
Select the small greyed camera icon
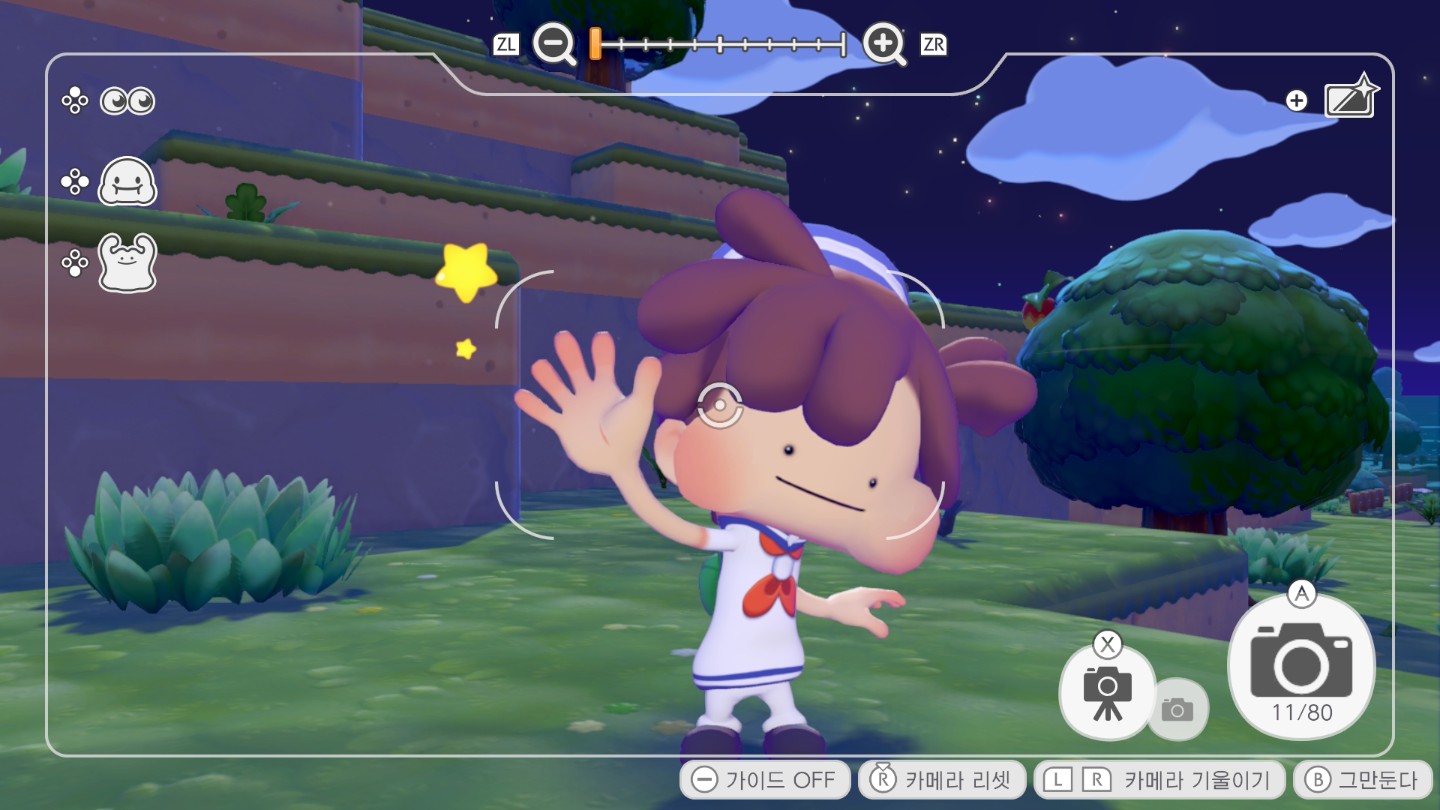pyautogui.click(x=1177, y=709)
